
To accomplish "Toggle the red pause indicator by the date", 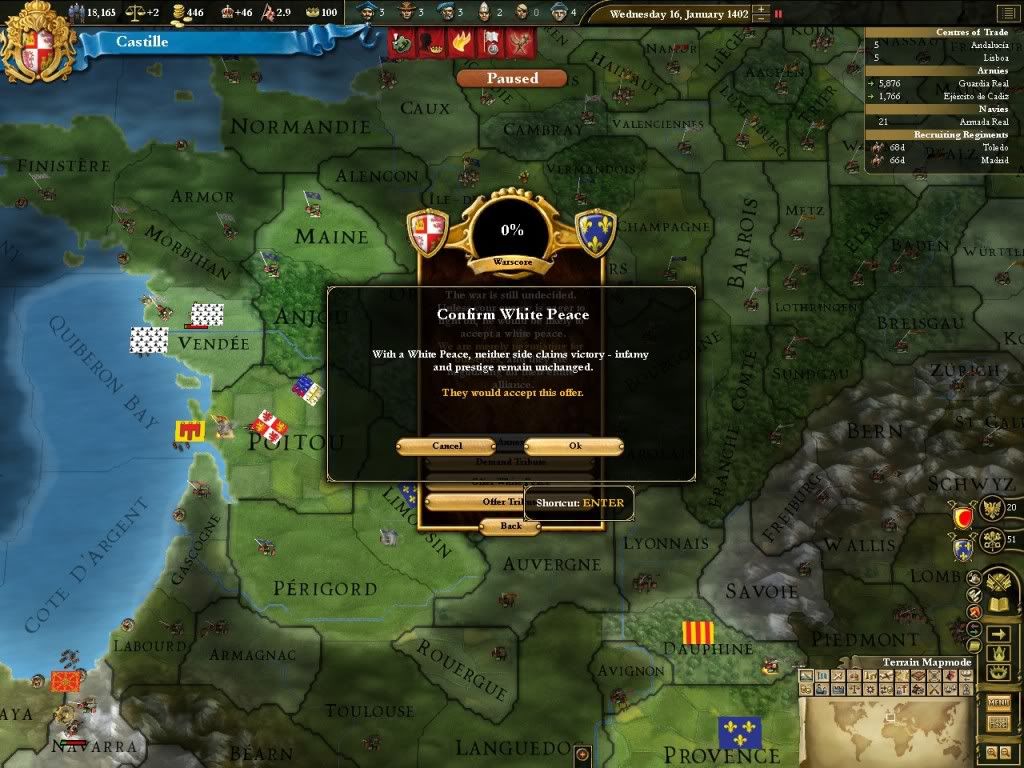I will point(778,14).
